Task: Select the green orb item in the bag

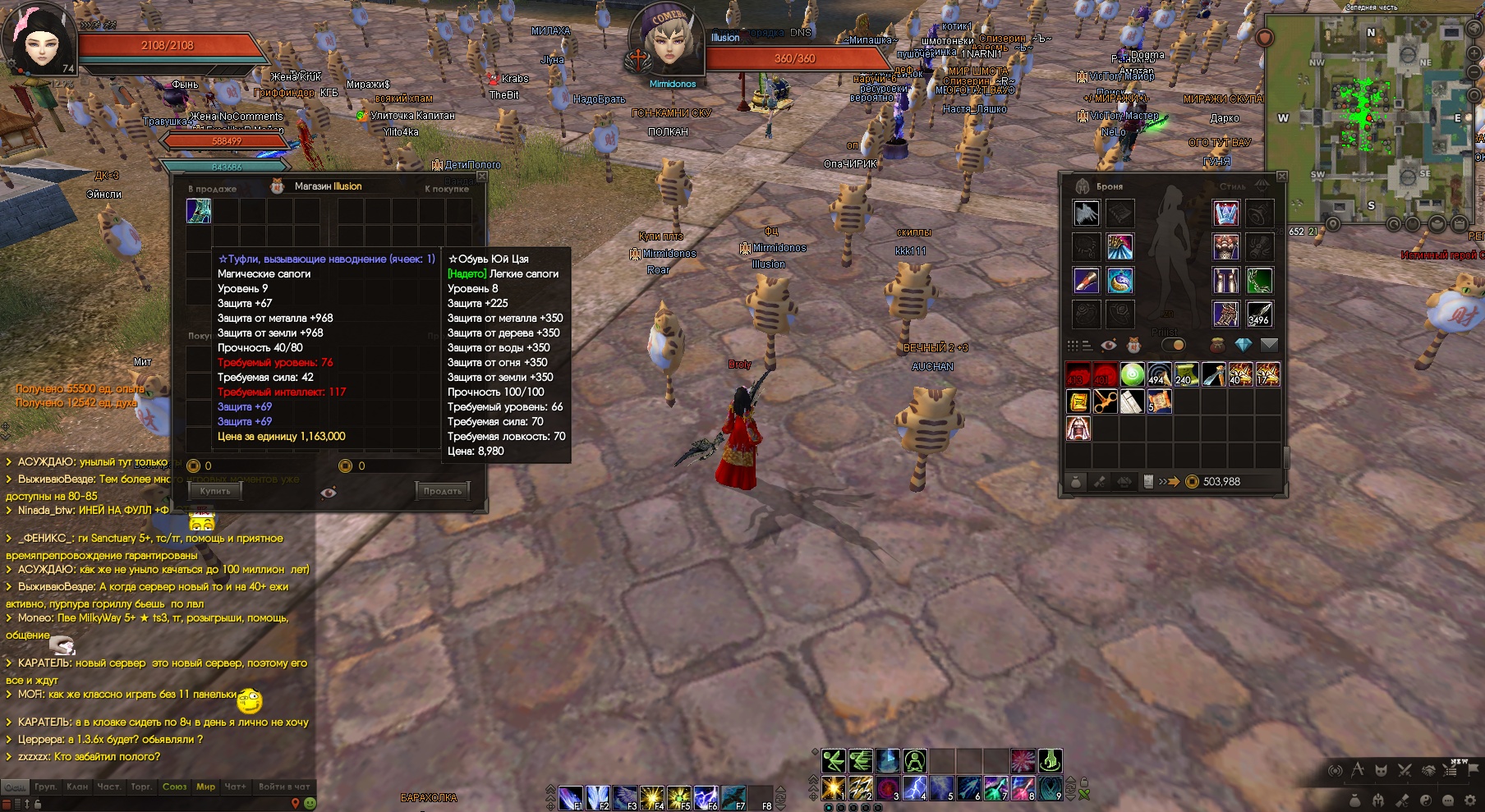Action: 1132,375
